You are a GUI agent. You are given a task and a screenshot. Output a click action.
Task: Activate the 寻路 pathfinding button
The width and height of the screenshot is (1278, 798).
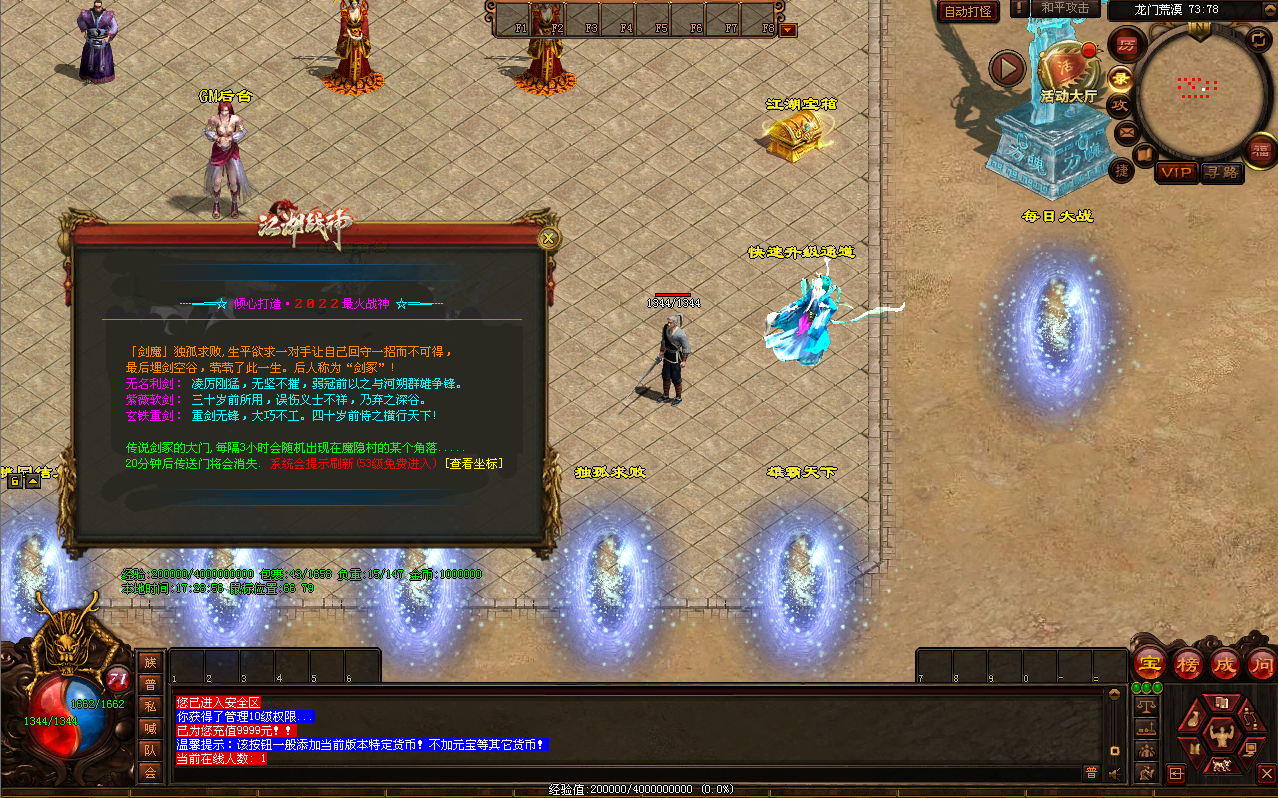(x=1221, y=172)
